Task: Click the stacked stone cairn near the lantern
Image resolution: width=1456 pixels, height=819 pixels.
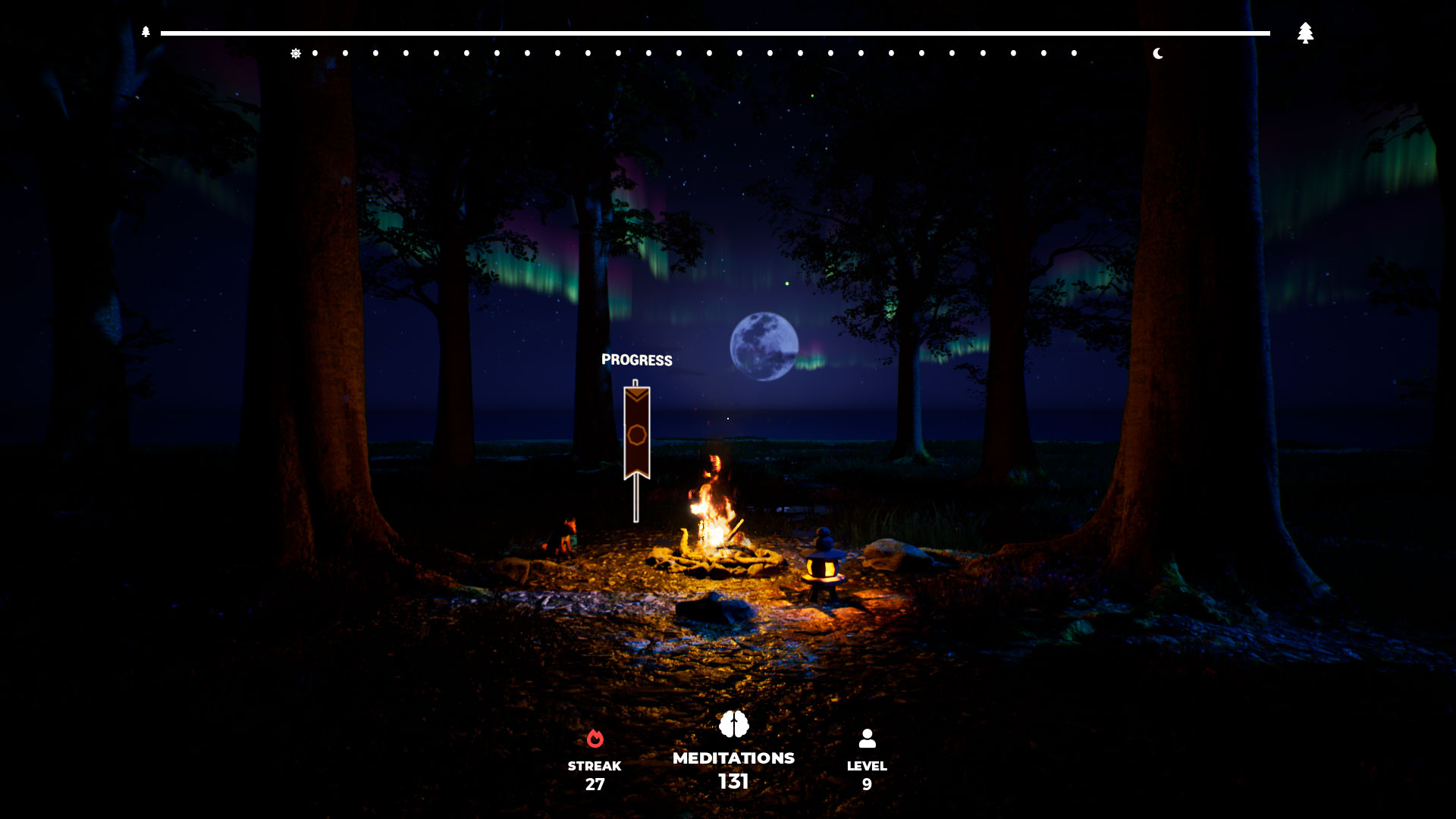Action: point(824,536)
